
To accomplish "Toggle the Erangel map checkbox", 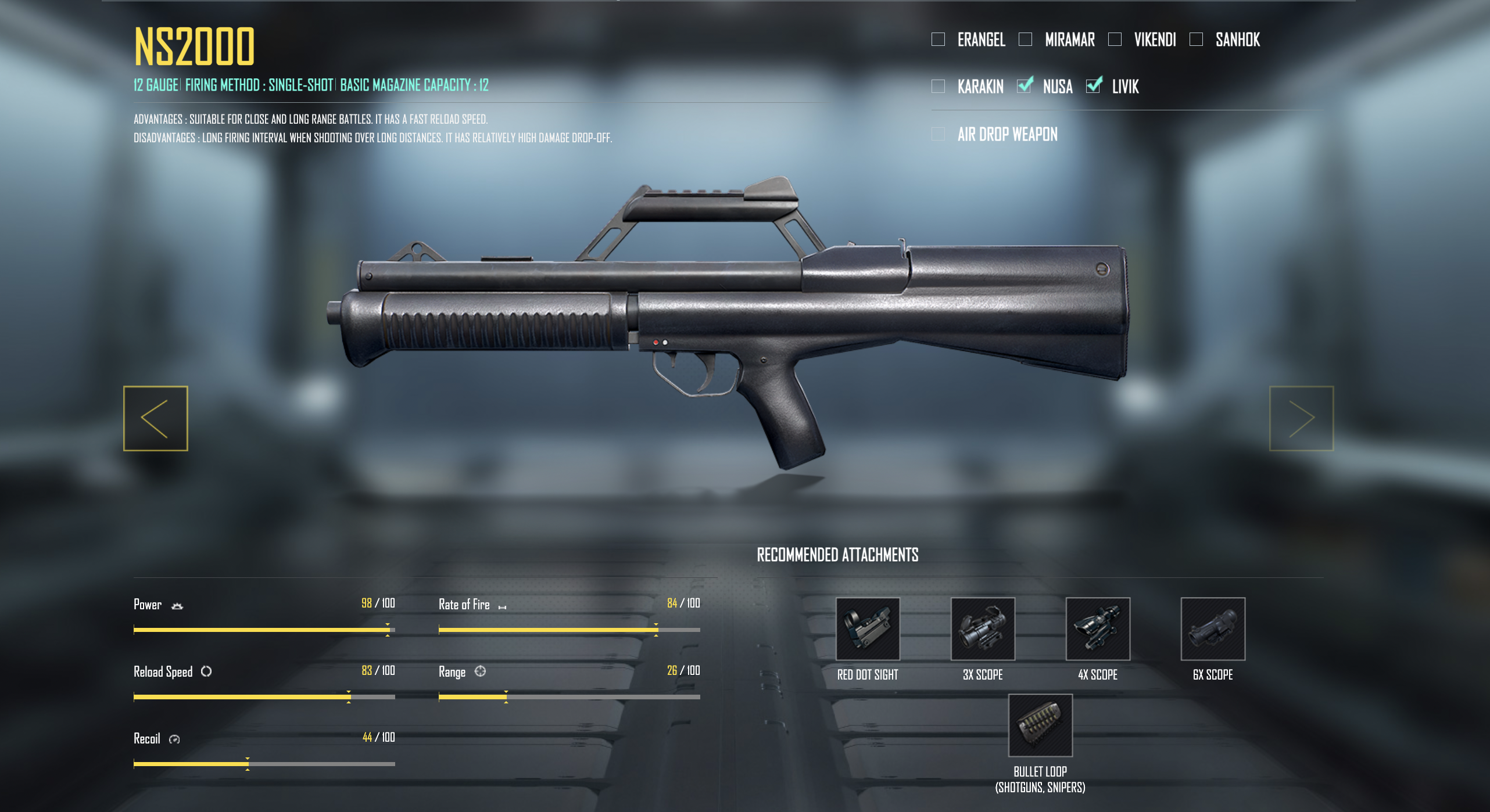I will (x=938, y=39).
